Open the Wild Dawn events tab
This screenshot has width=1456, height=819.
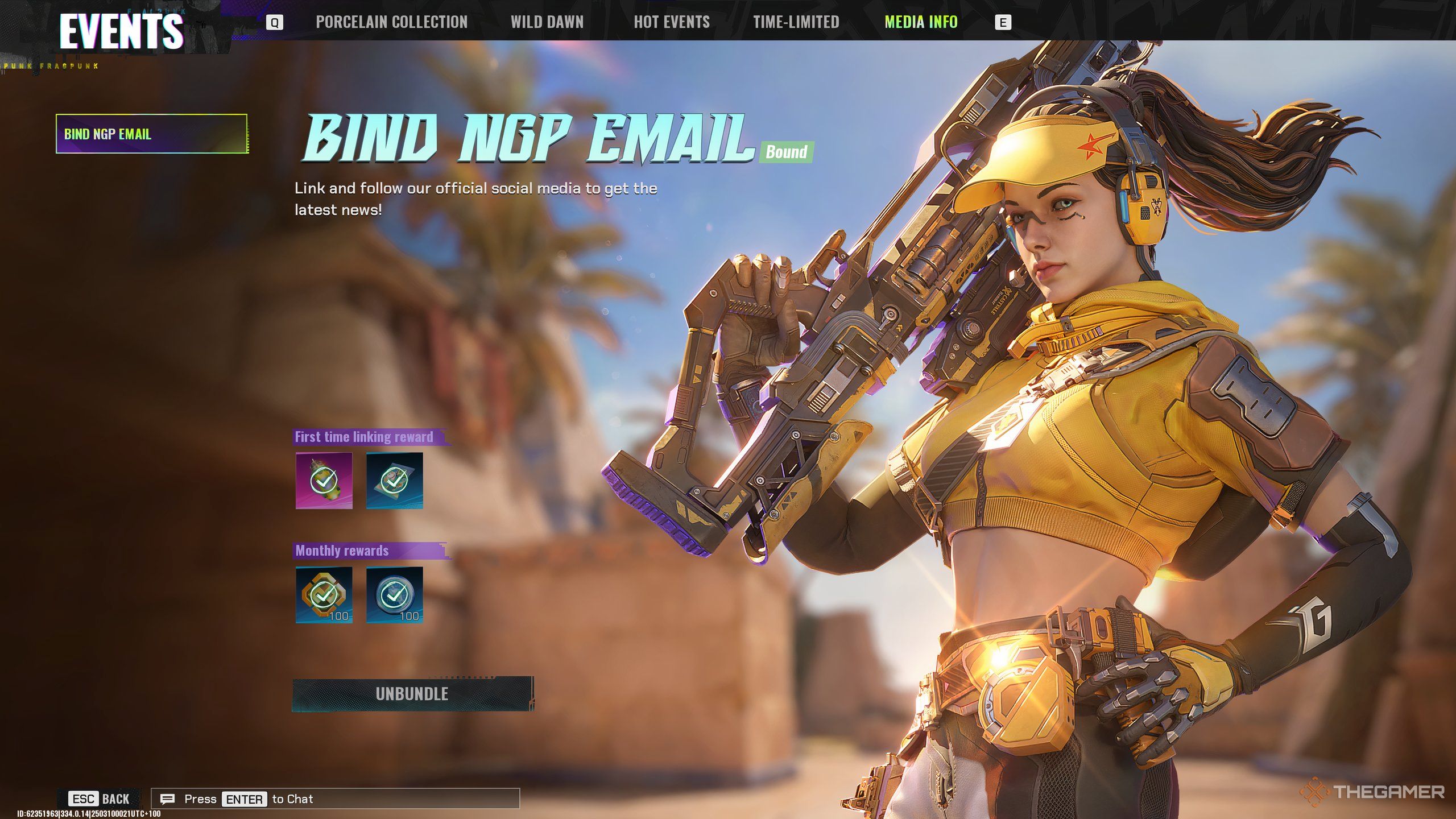547,22
